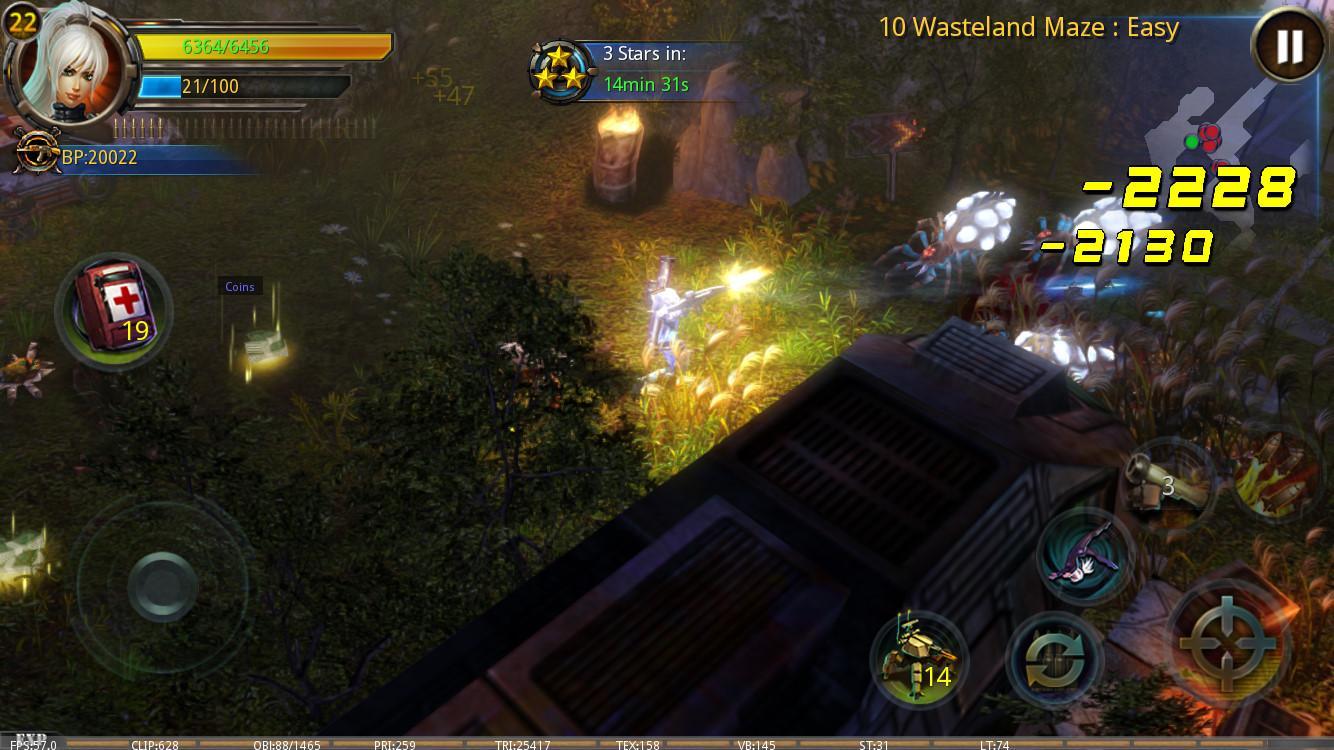Click the 14min 31s countdown text

[646, 84]
